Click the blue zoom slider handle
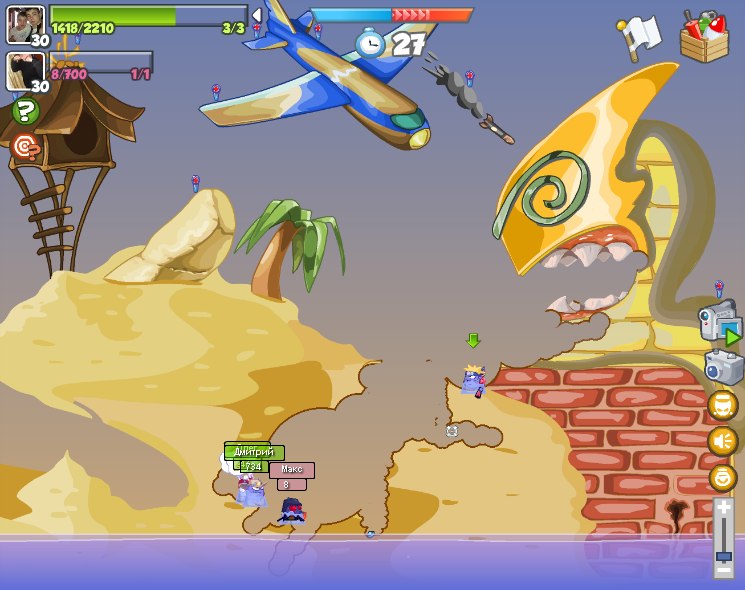 point(723,556)
